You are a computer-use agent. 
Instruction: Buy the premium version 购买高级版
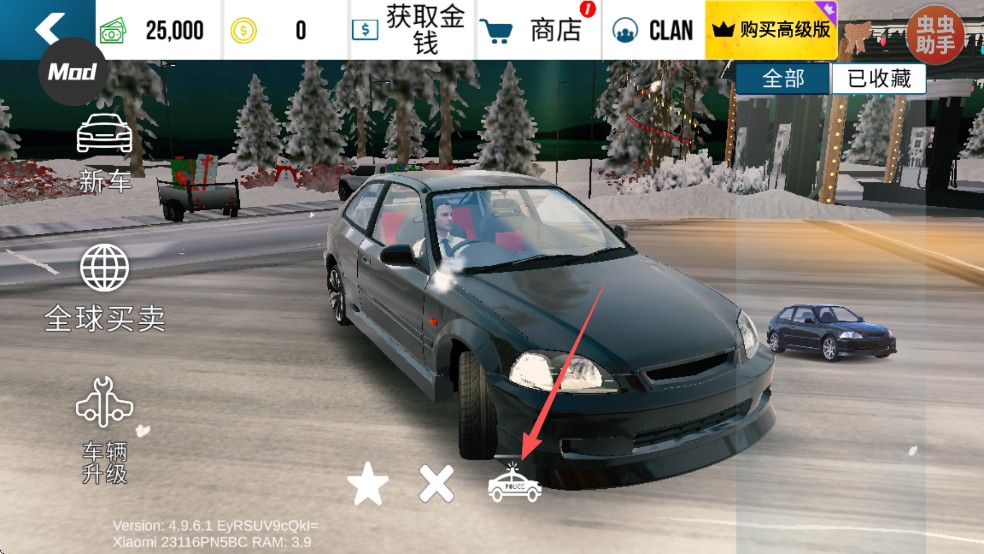tap(771, 30)
